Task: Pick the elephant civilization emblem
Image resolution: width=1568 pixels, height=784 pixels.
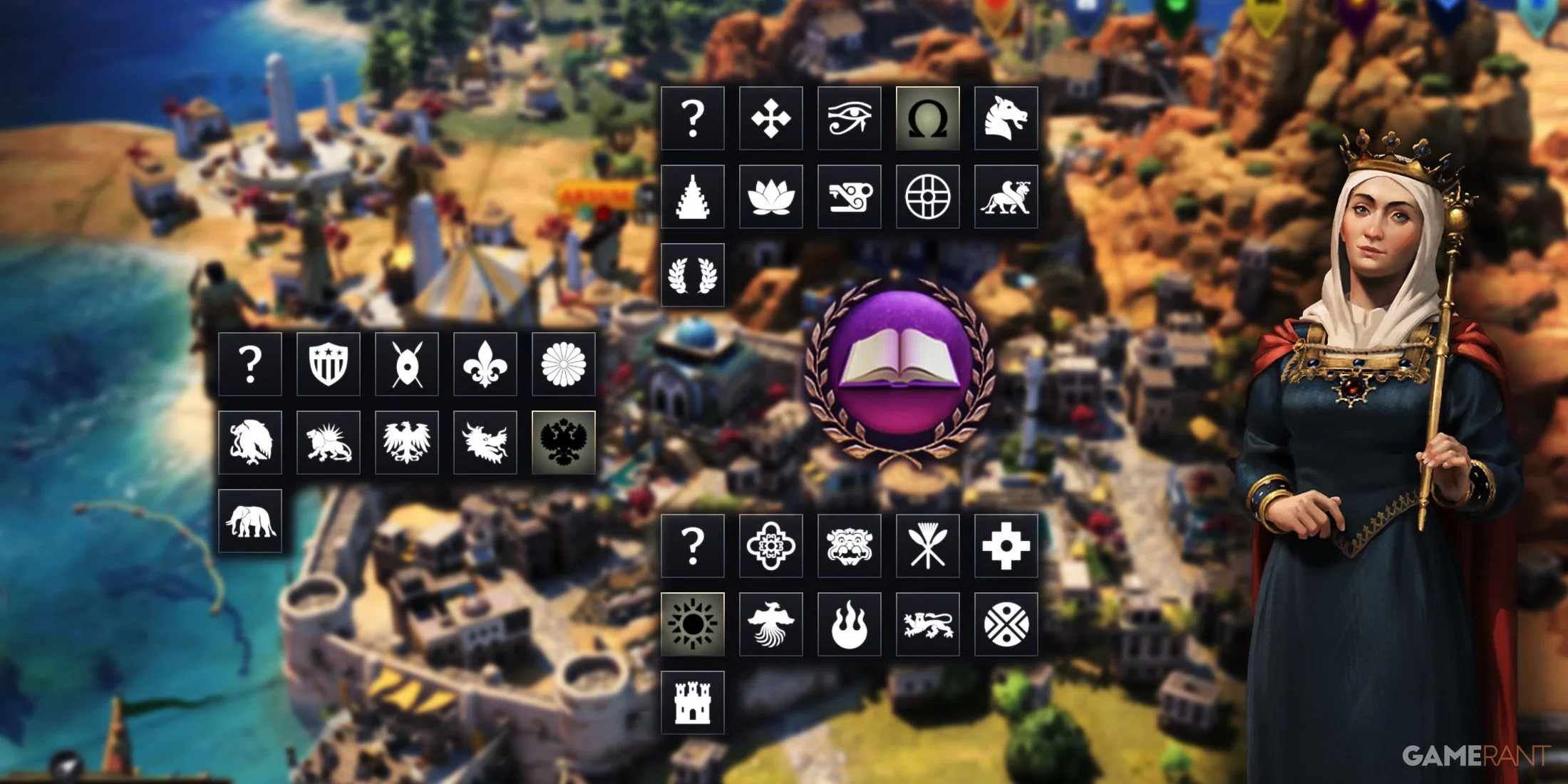Action: click(x=249, y=522)
